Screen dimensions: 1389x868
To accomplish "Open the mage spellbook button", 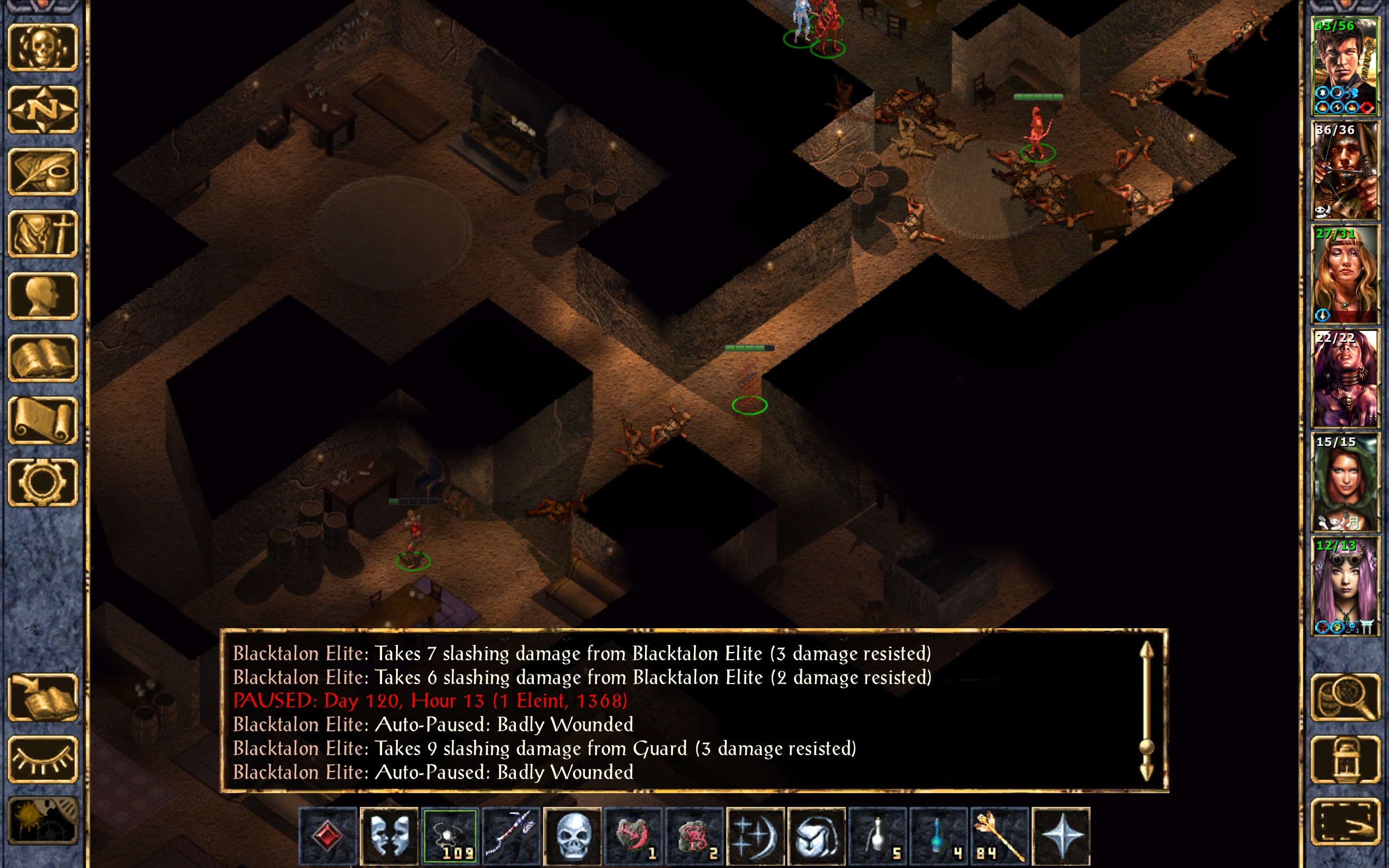I will [x=42, y=358].
